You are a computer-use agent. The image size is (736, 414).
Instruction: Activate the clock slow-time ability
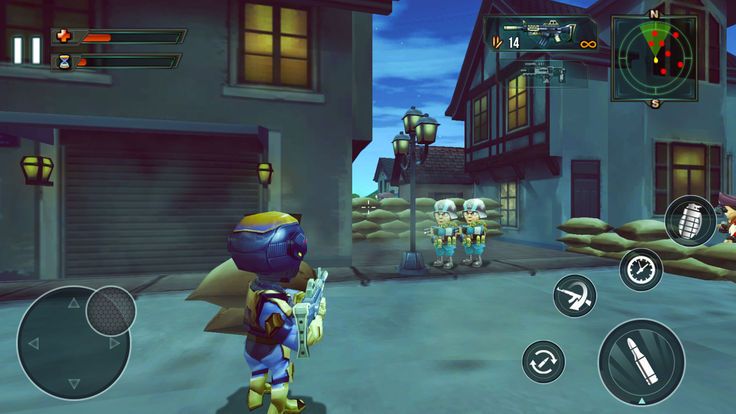pyautogui.click(x=640, y=269)
